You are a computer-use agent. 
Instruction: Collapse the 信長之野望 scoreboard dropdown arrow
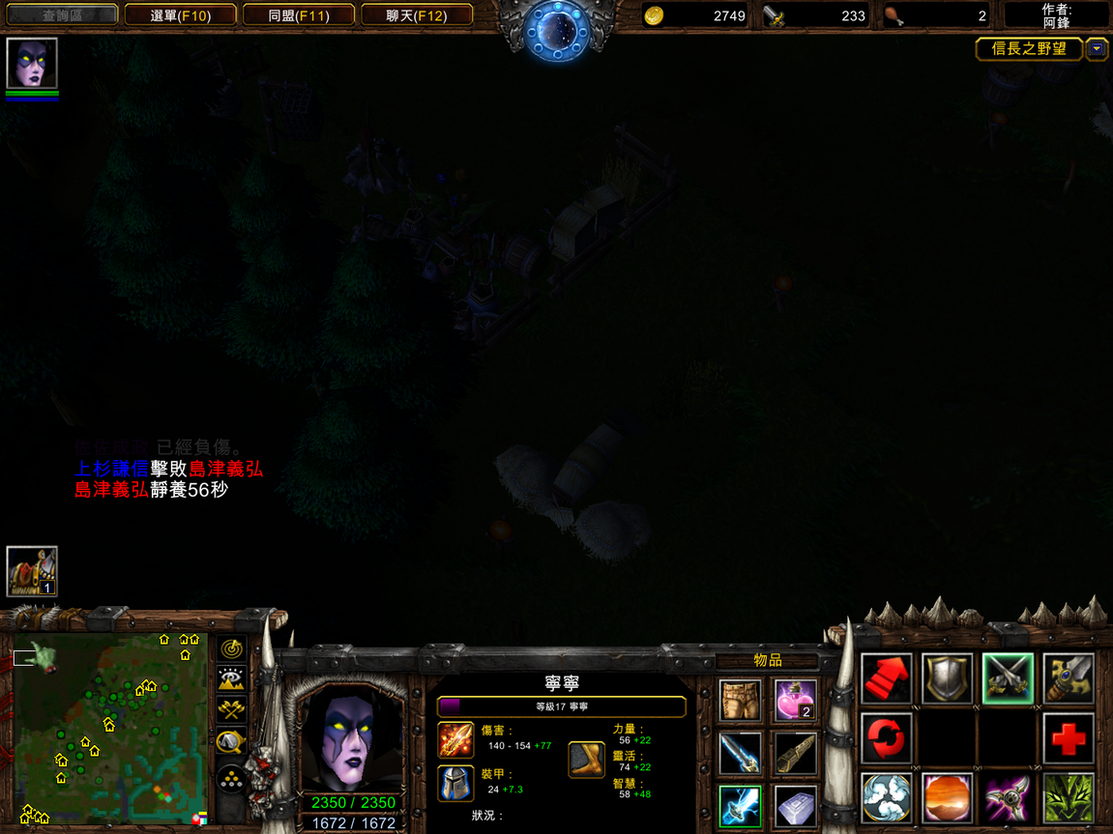[x=1097, y=48]
